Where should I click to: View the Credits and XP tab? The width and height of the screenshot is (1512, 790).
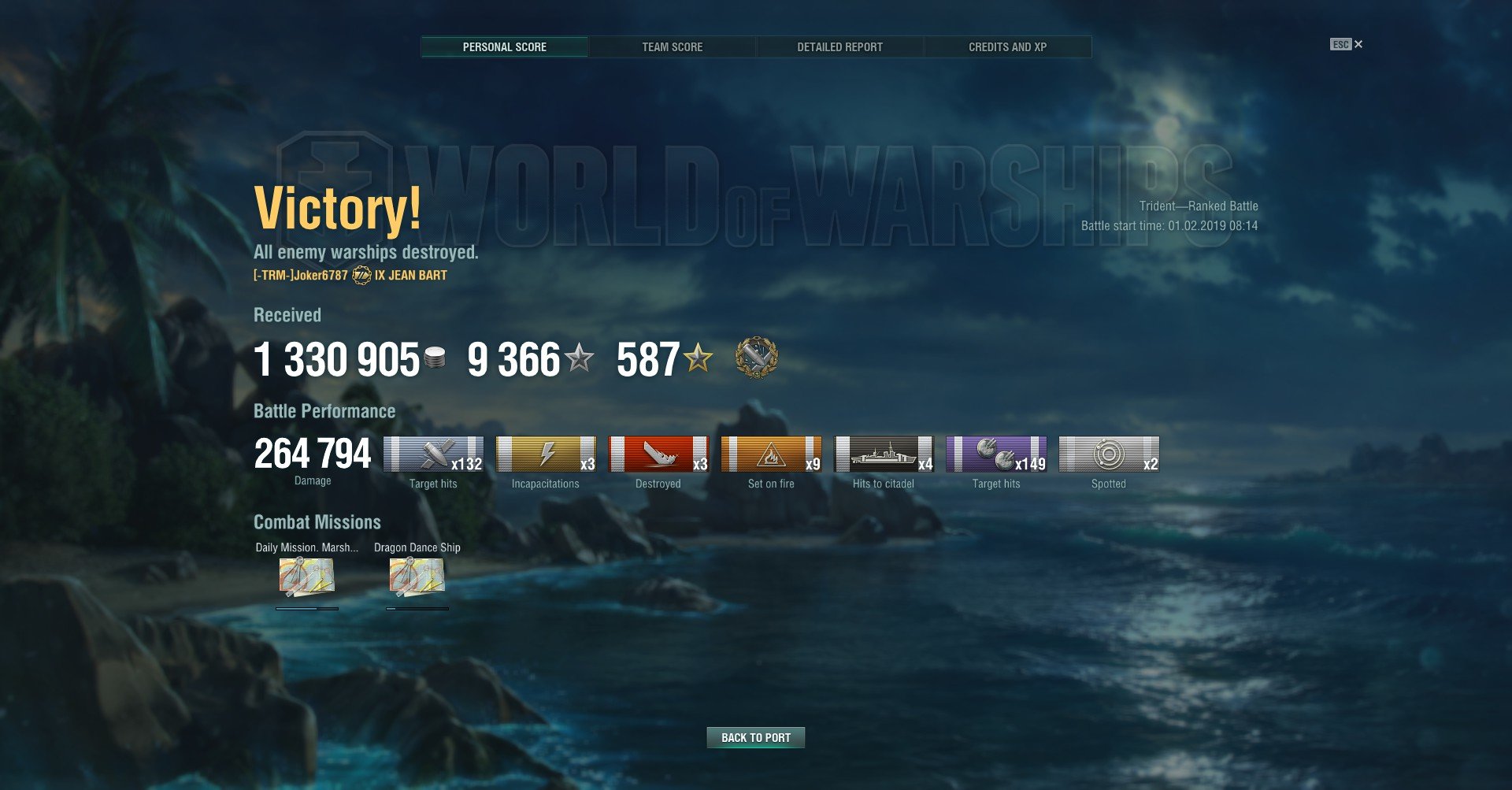[x=1007, y=47]
